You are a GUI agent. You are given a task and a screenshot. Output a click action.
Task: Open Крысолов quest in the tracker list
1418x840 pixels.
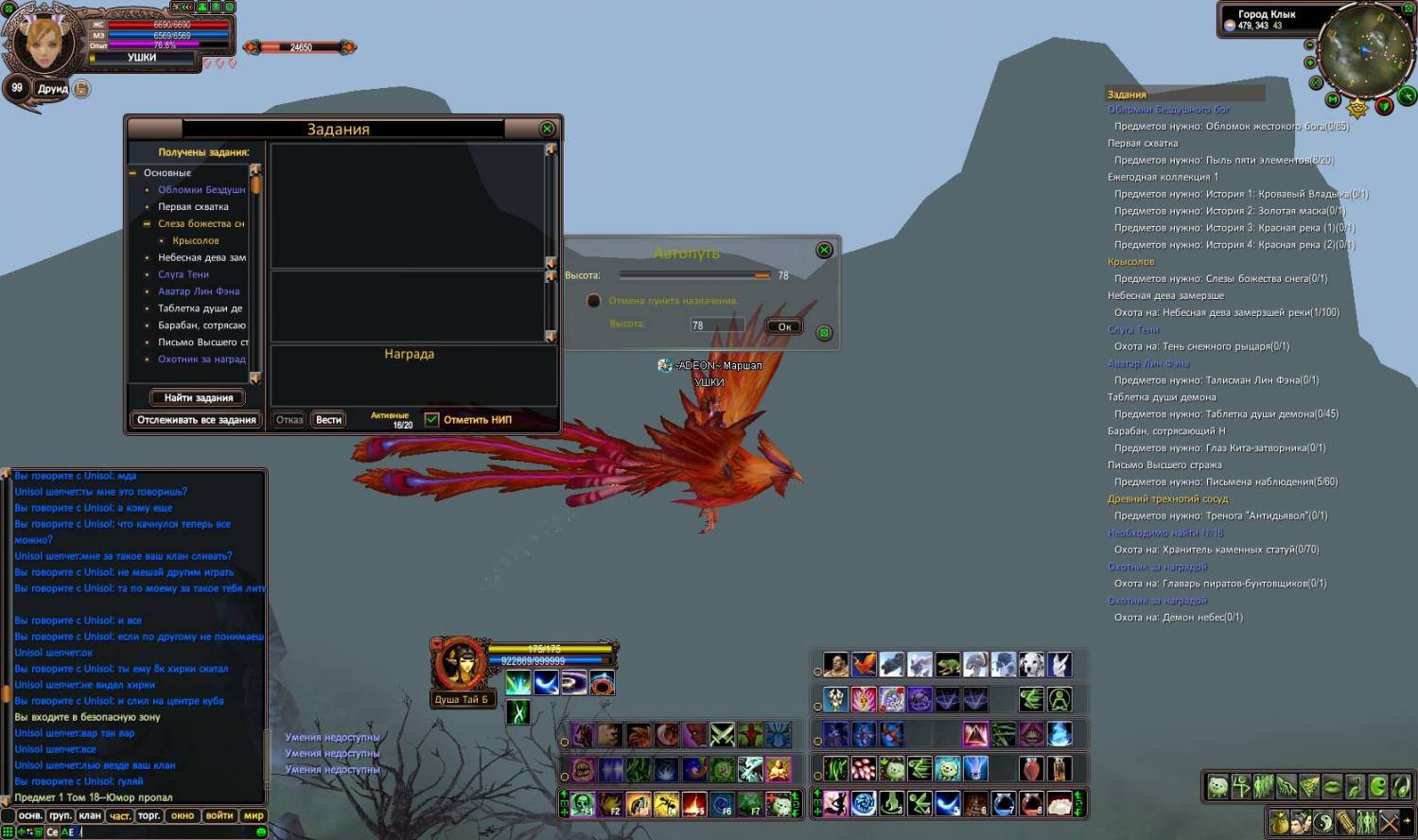[x=1130, y=262]
